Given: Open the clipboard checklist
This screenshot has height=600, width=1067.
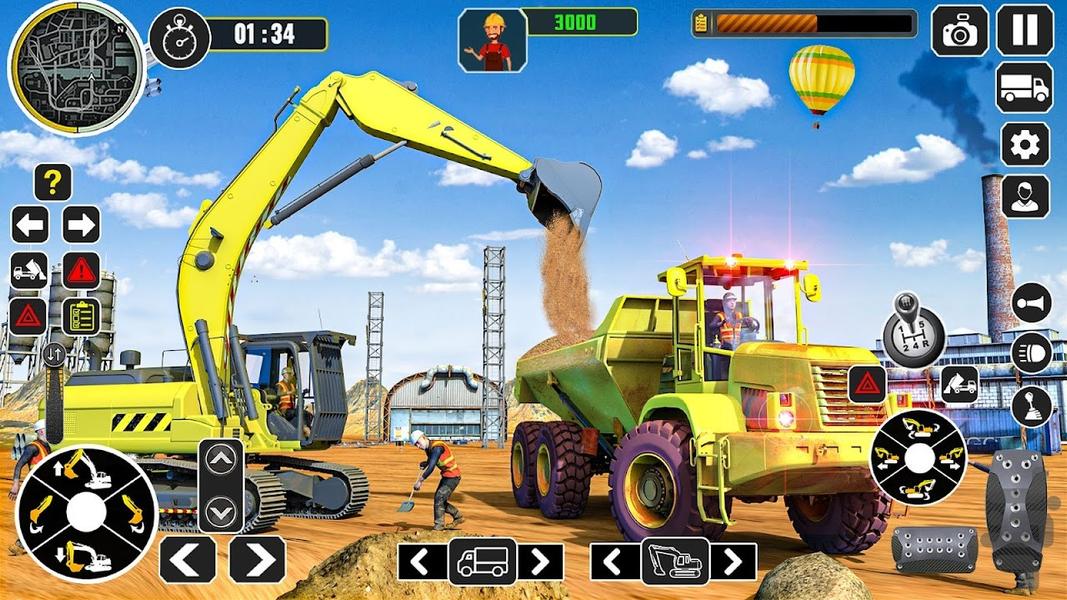Looking at the screenshot, I should point(81,316).
